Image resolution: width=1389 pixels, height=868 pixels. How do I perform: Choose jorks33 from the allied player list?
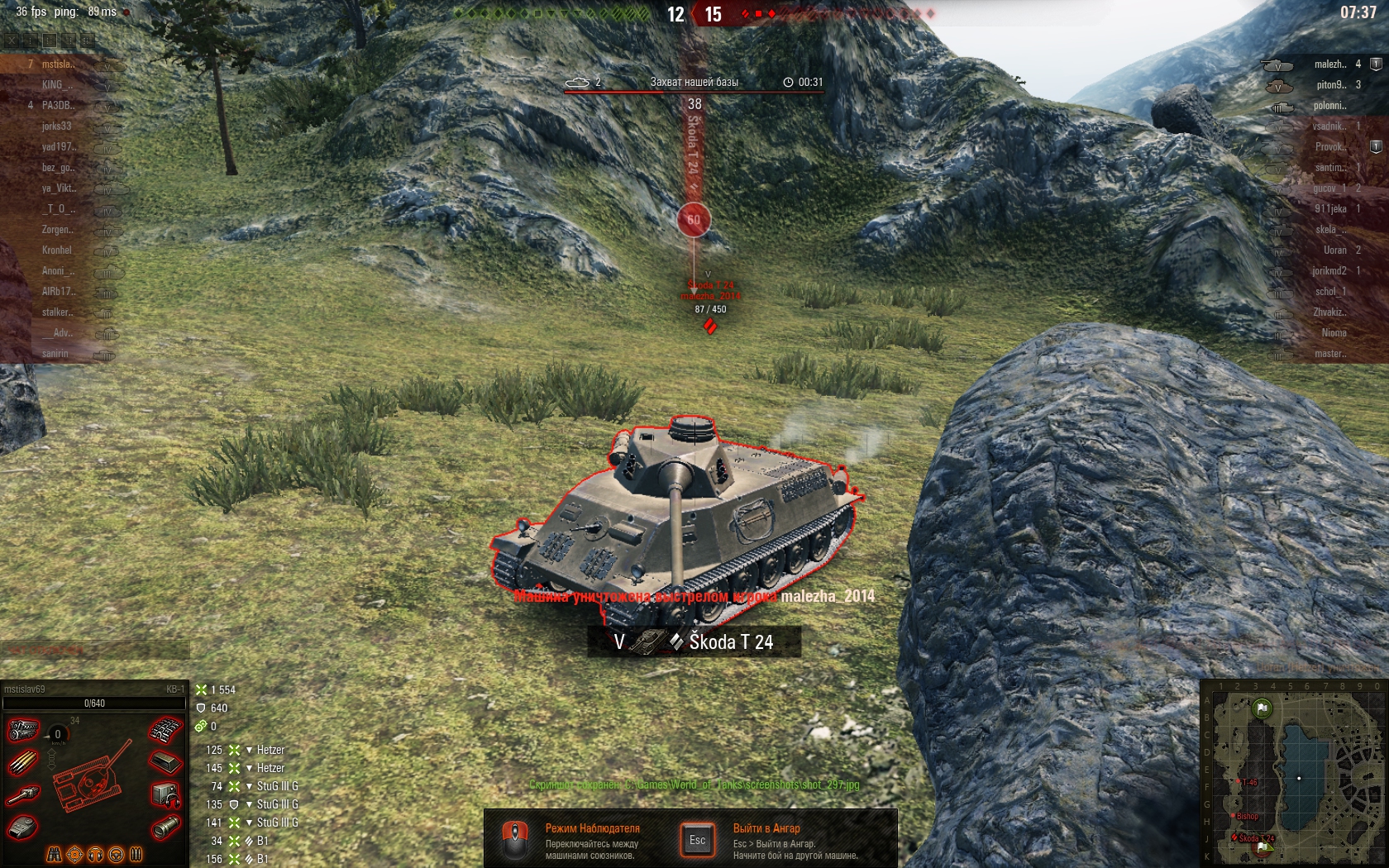56,126
